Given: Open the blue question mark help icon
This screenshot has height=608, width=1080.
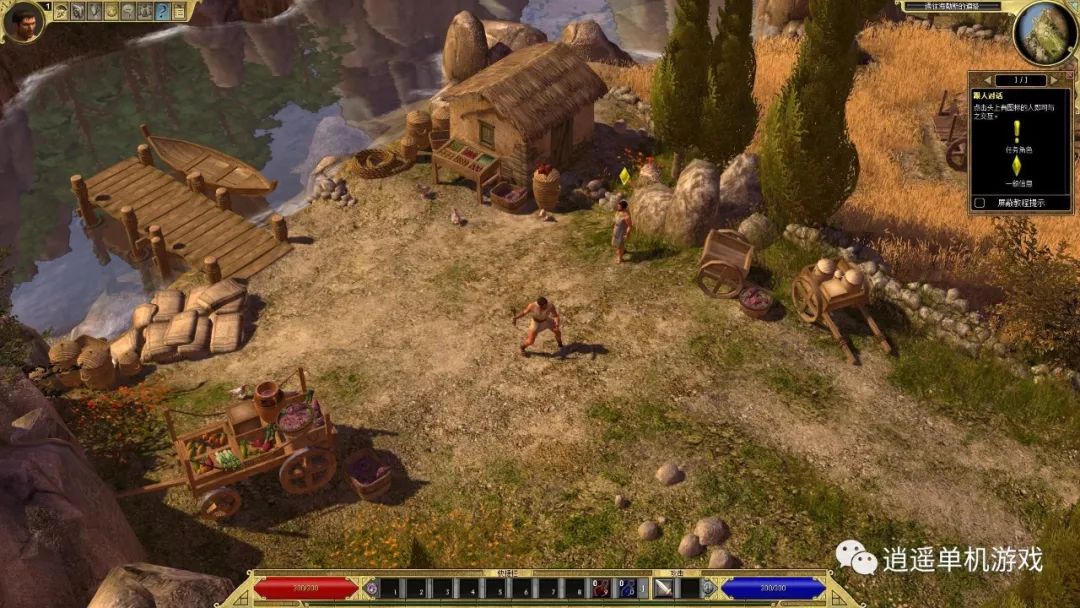Looking at the screenshot, I should pyautogui.click(x=162, y=11).
